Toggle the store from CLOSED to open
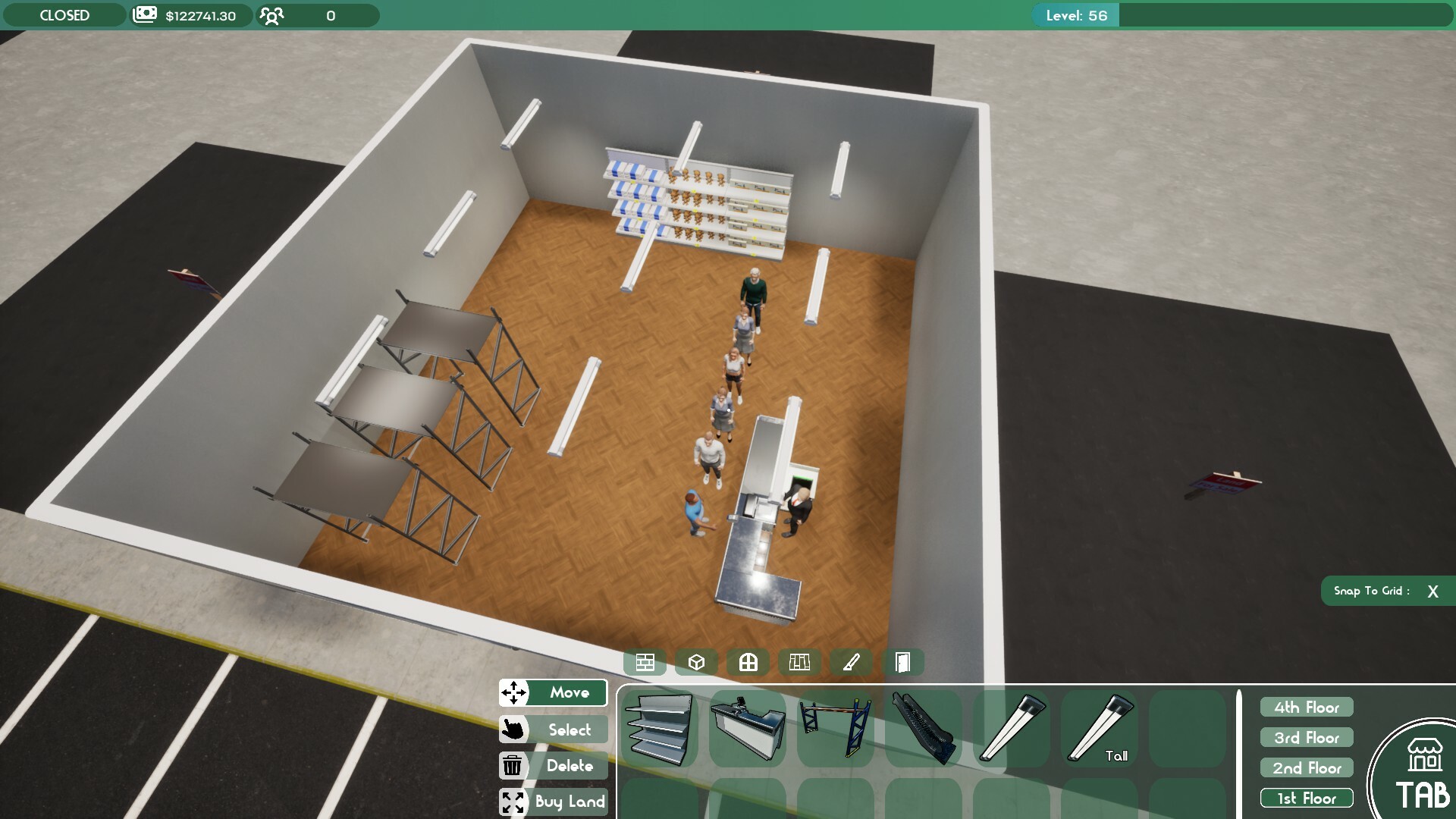The width and height of the screenshot is (1456, 819). click(x=64, y=14)
